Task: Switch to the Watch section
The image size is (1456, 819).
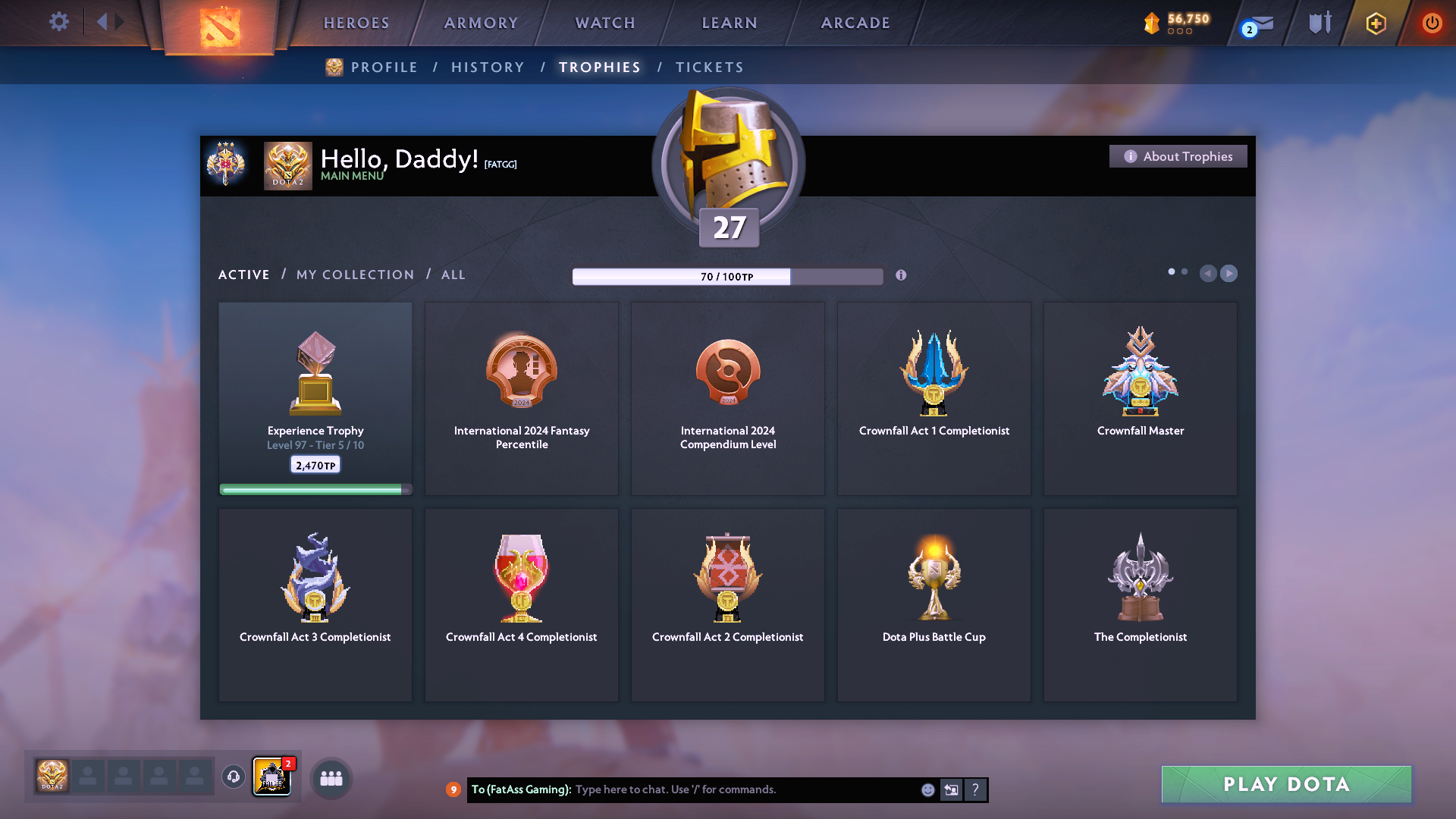Action: click(x=605, y=23)
